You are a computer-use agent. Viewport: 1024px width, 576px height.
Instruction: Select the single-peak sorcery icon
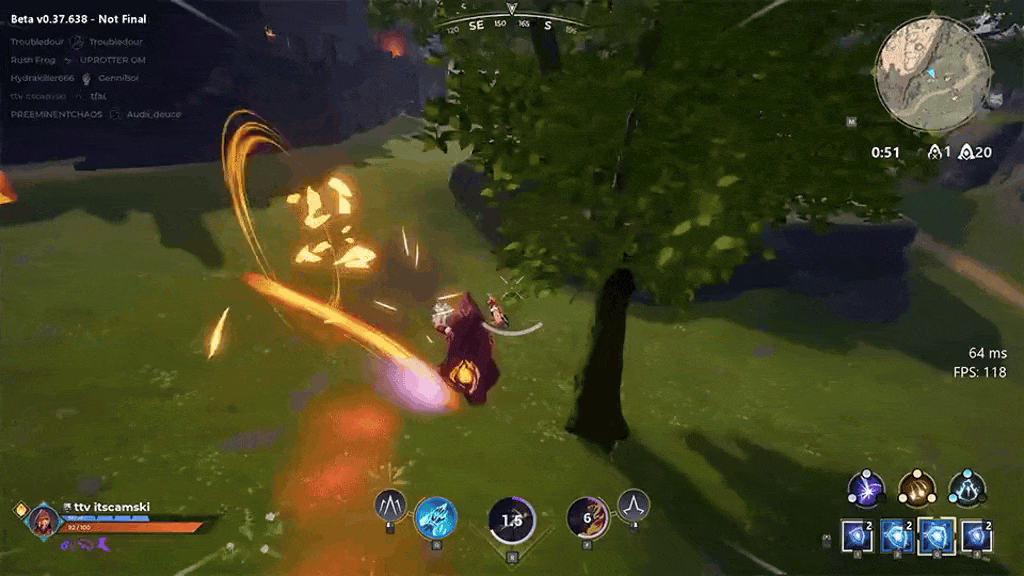[x=633, y=505]
